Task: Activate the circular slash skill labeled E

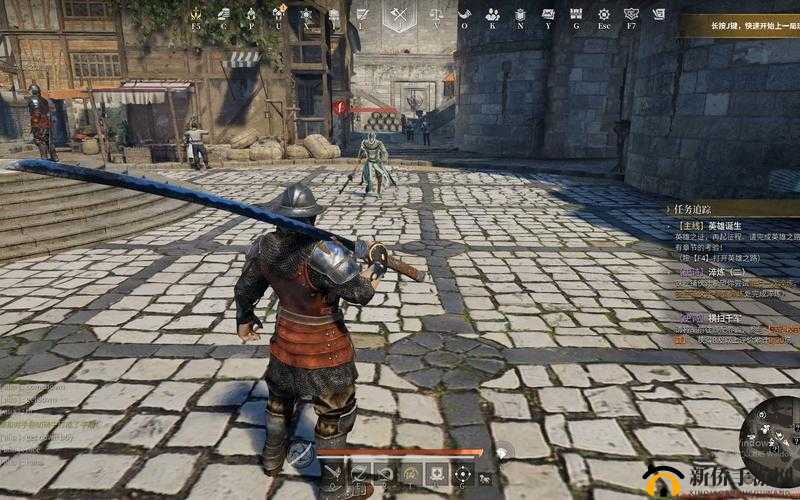Action: click(x=358, y=473)
